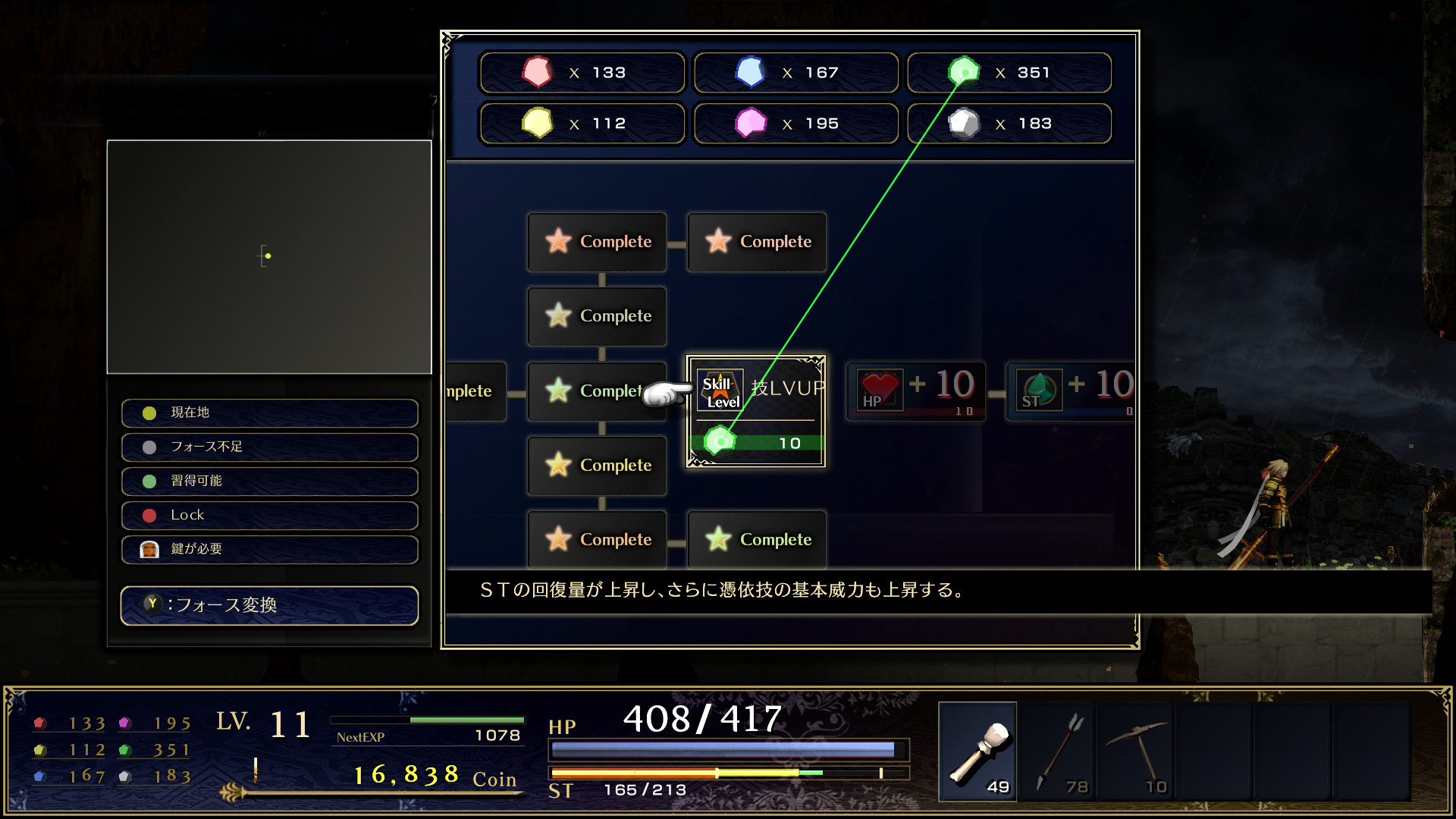Select the yellow gem counter x112
Image resolution: width=1456 pixels, height=819 pixels.
[x=581, y=123]
